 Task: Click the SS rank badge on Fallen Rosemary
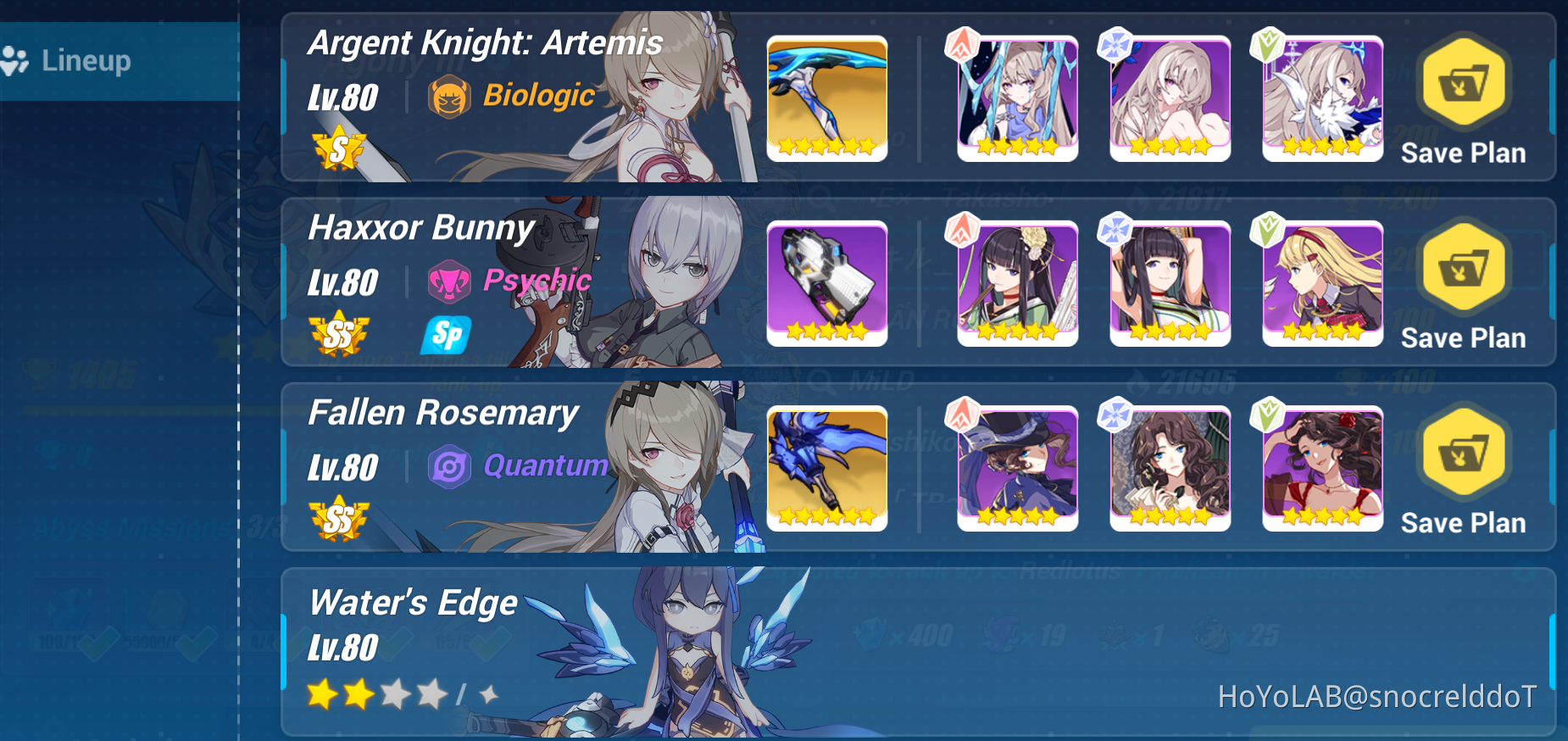click(337, 521)
